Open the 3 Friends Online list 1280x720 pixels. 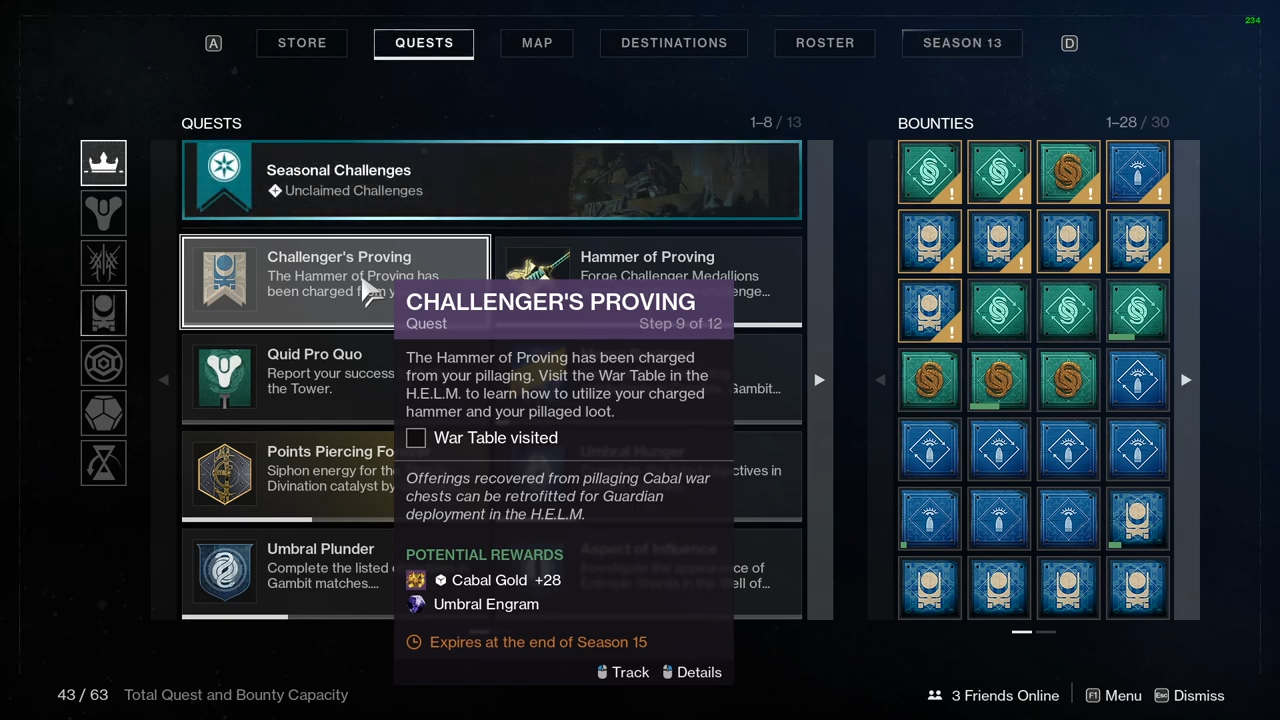(993, 696)
